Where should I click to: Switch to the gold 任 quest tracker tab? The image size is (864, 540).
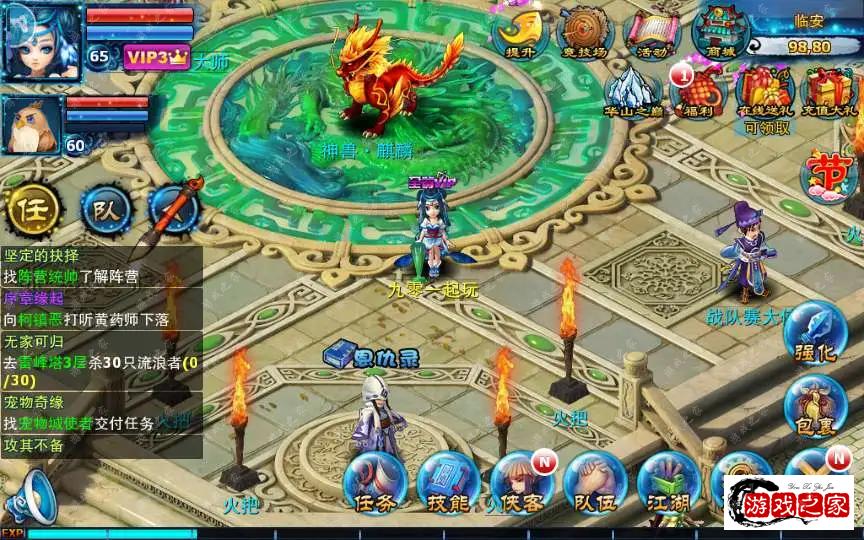[32, 210]
